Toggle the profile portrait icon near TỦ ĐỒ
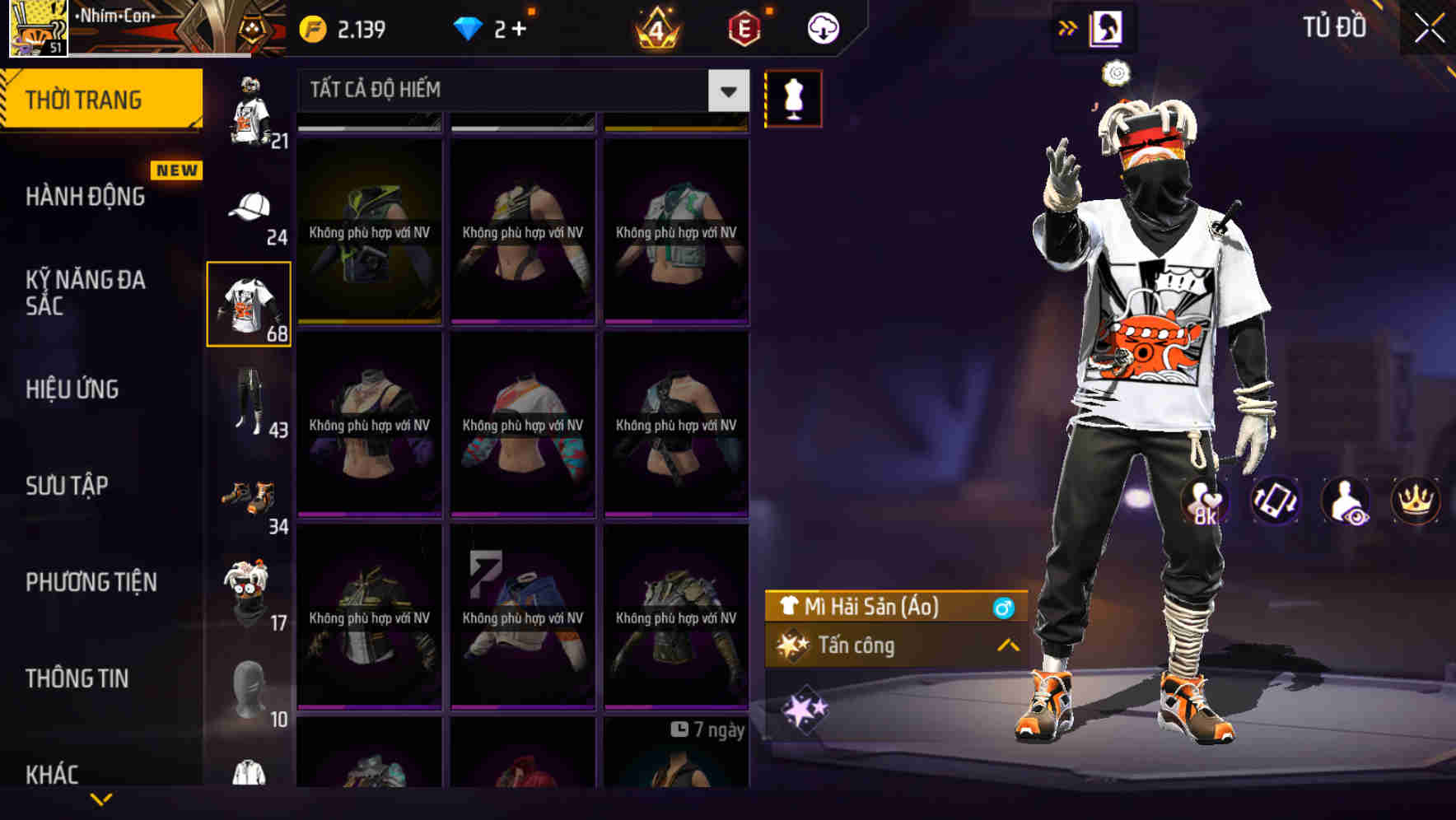Screen dimensions: 1456x820 pos(1107,26)
